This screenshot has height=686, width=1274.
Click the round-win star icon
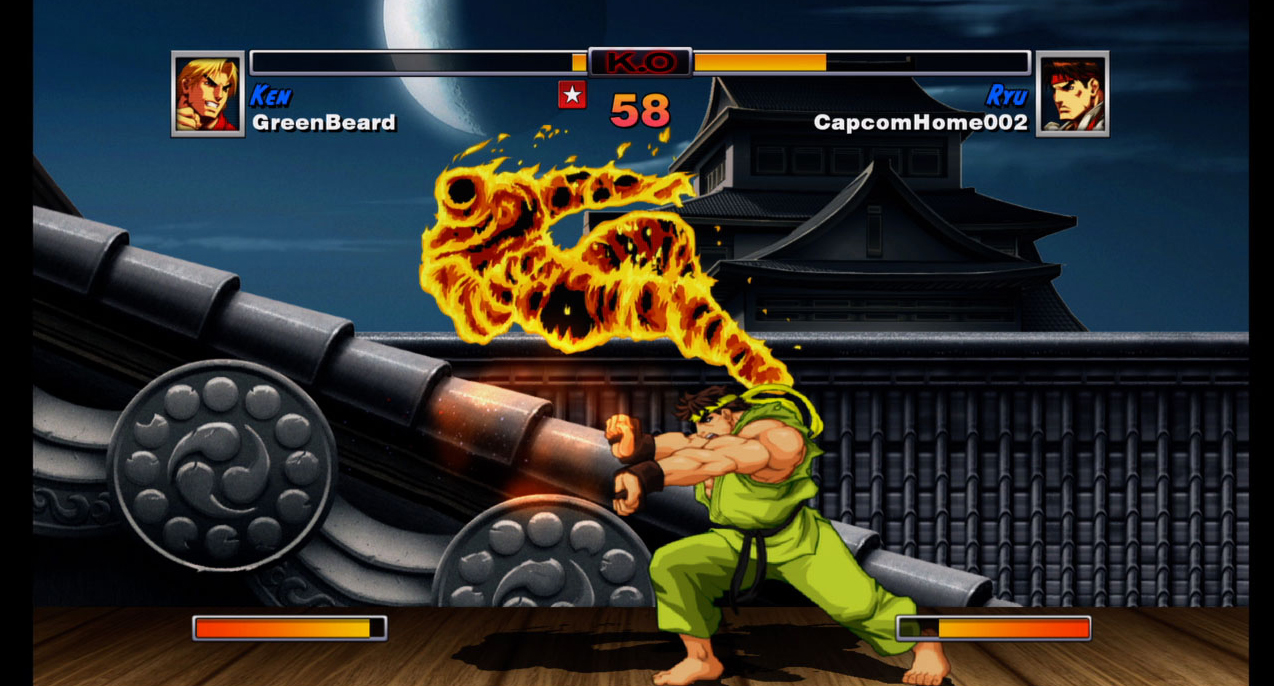click(x=572, y=95)
